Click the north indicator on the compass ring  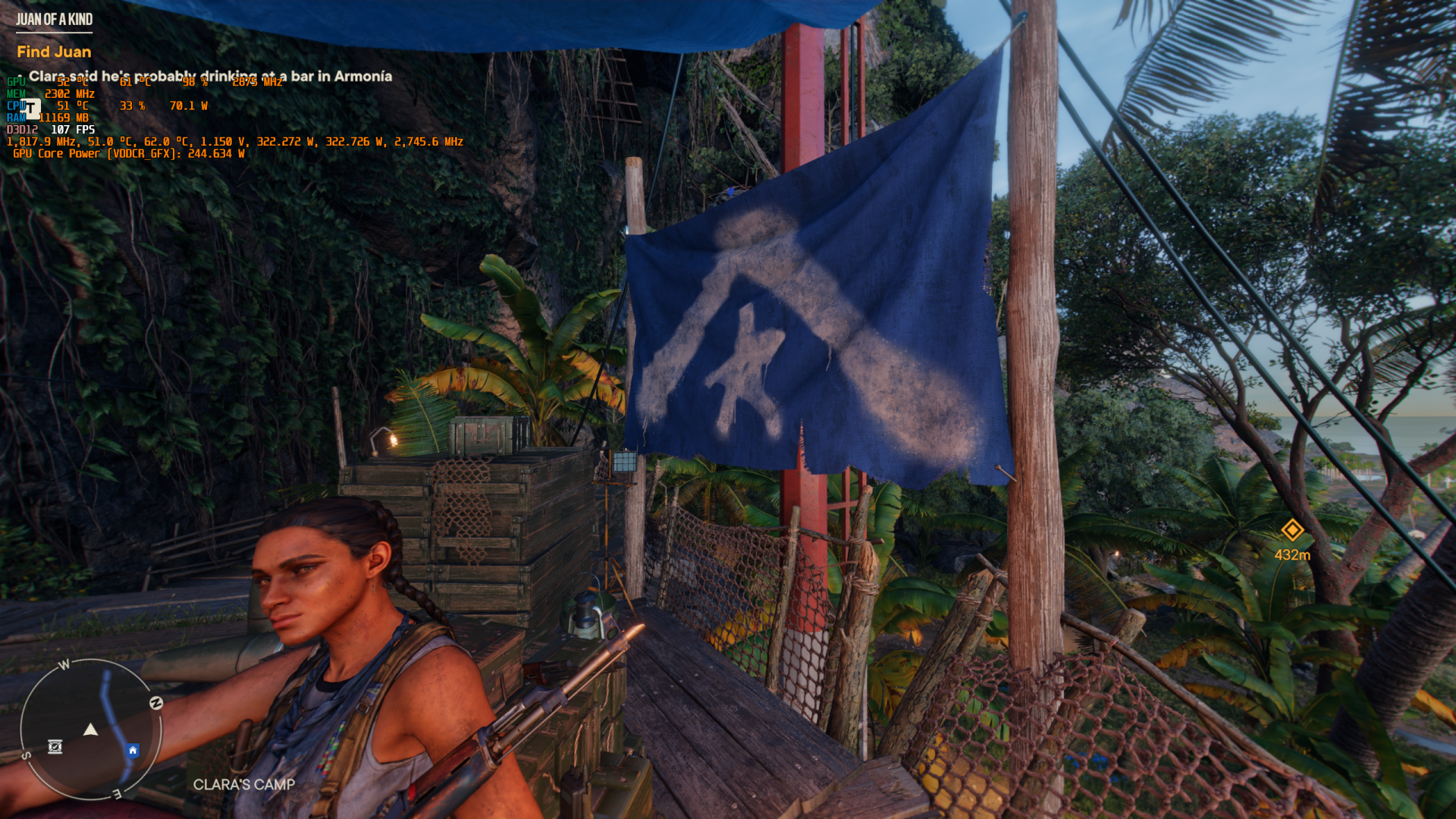click(156, 702)
